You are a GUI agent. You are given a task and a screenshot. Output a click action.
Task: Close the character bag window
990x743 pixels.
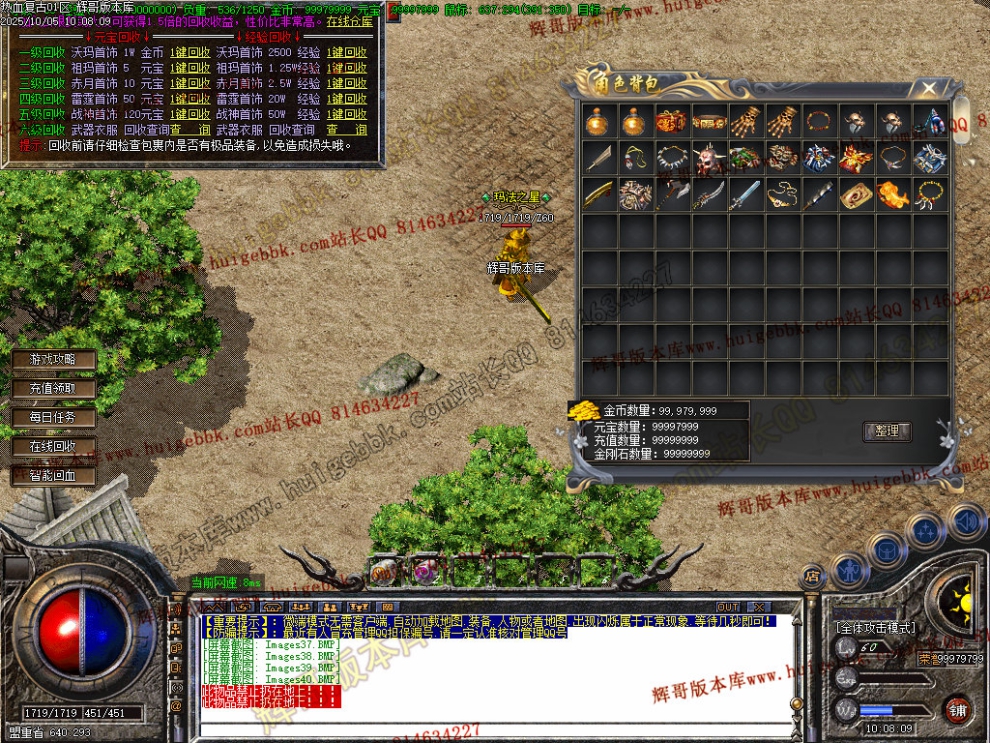pyautogui.click(x=929, y=88)
